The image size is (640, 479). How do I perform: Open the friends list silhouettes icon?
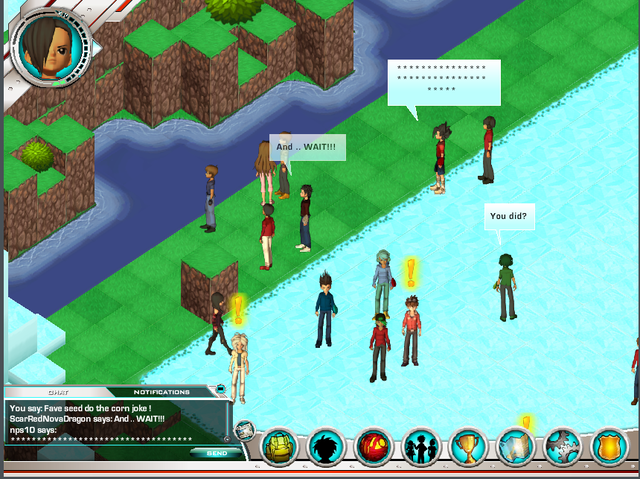[421, 446]
